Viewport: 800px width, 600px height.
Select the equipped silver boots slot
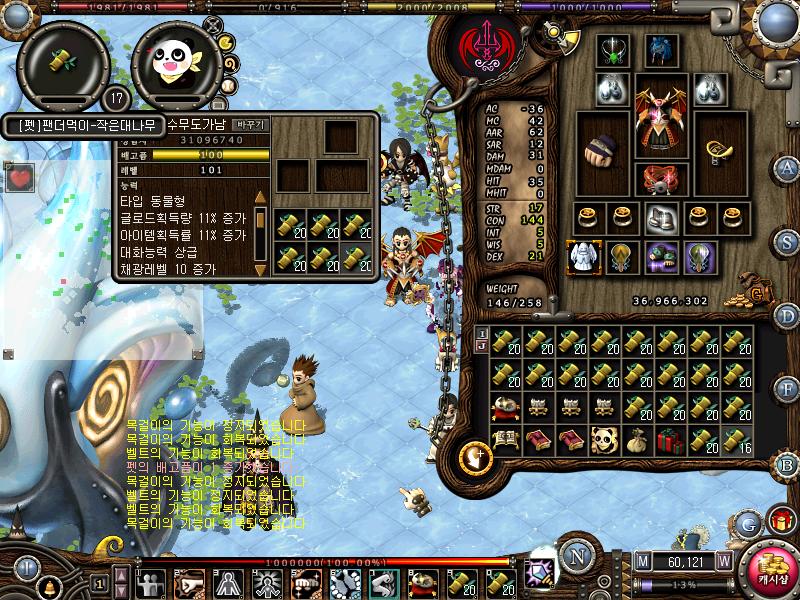click(660, 216)
